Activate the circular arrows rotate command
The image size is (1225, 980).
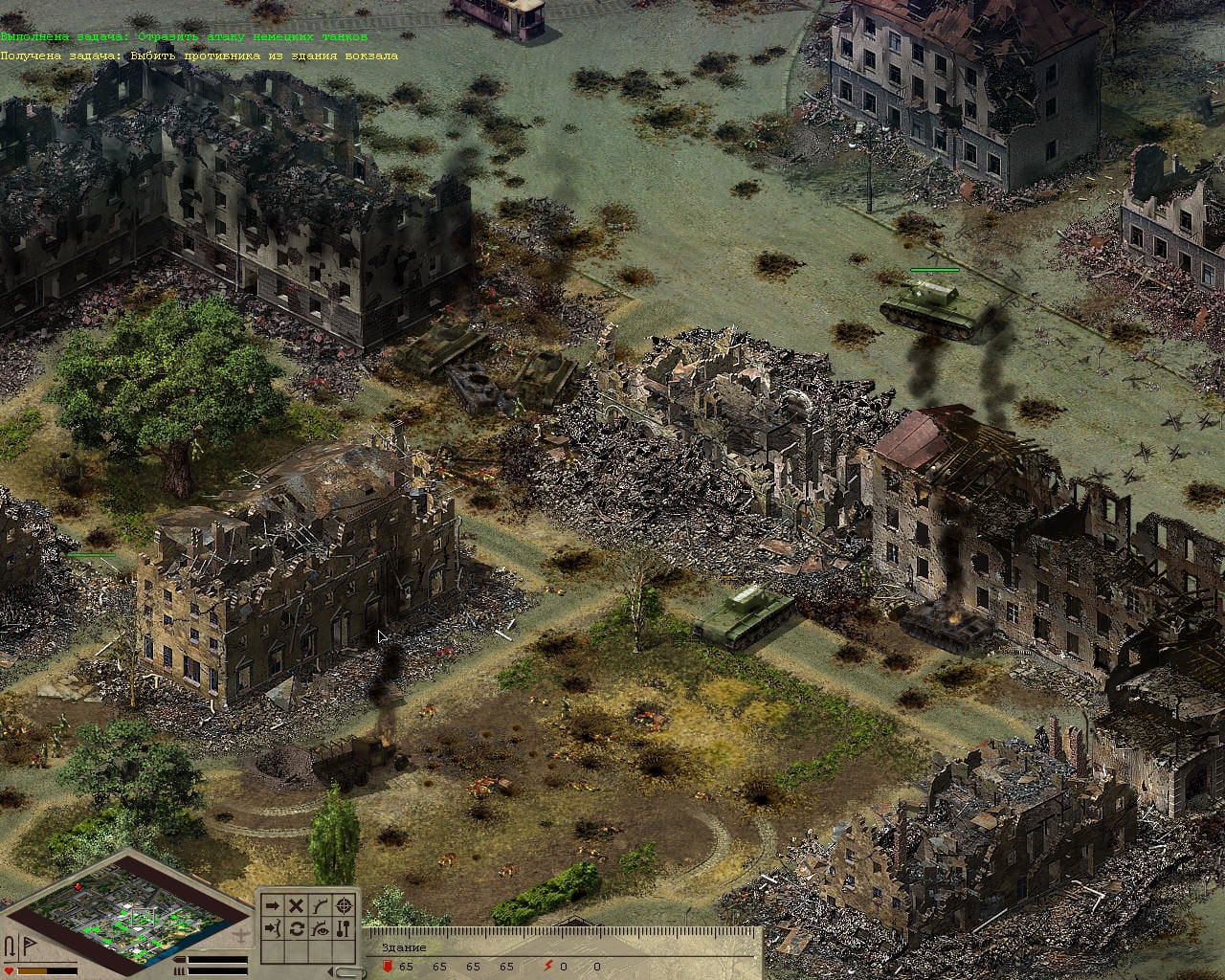[297, 929]
